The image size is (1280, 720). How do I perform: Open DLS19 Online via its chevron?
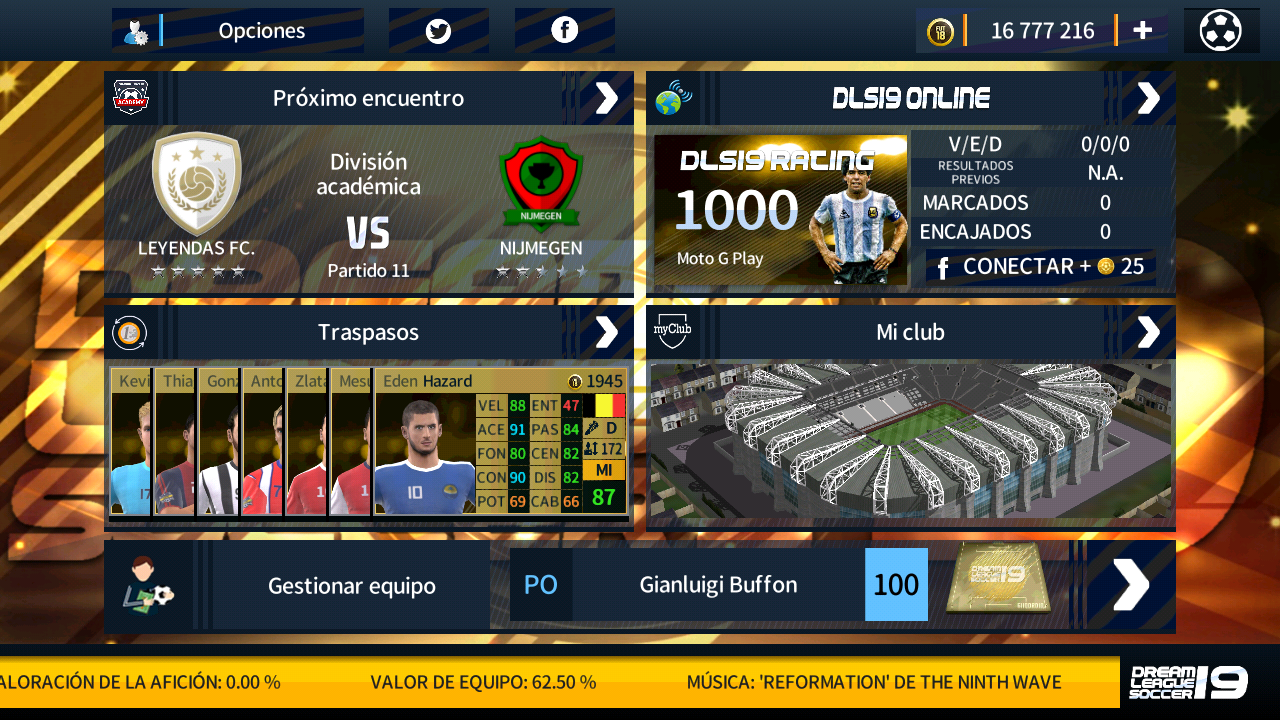[x=1148, y=97]
